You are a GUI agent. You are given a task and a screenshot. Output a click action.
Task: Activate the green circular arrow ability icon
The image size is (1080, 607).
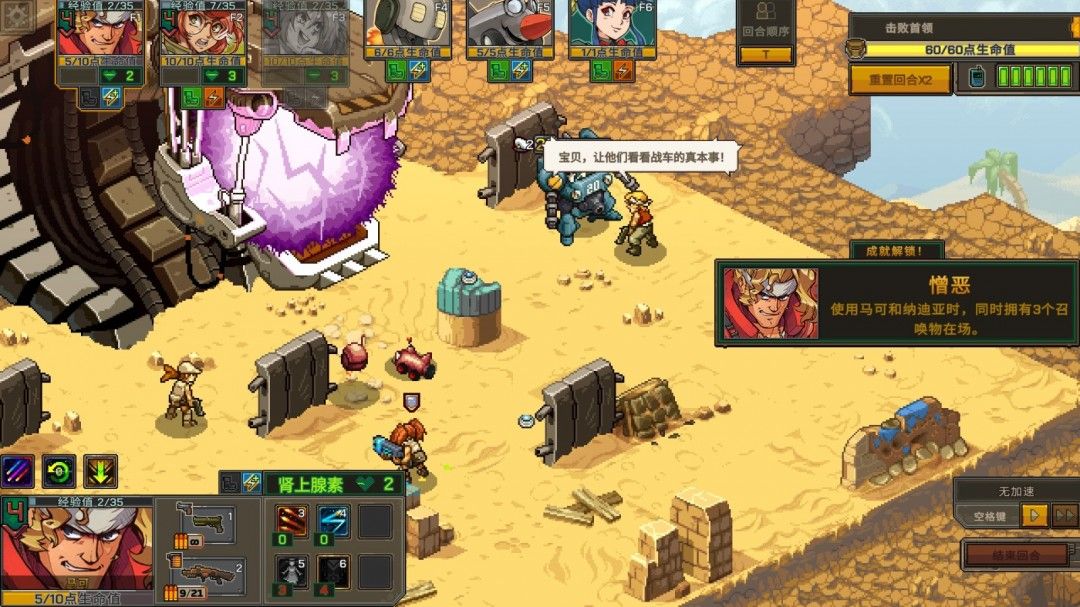[x=59, y=470]
